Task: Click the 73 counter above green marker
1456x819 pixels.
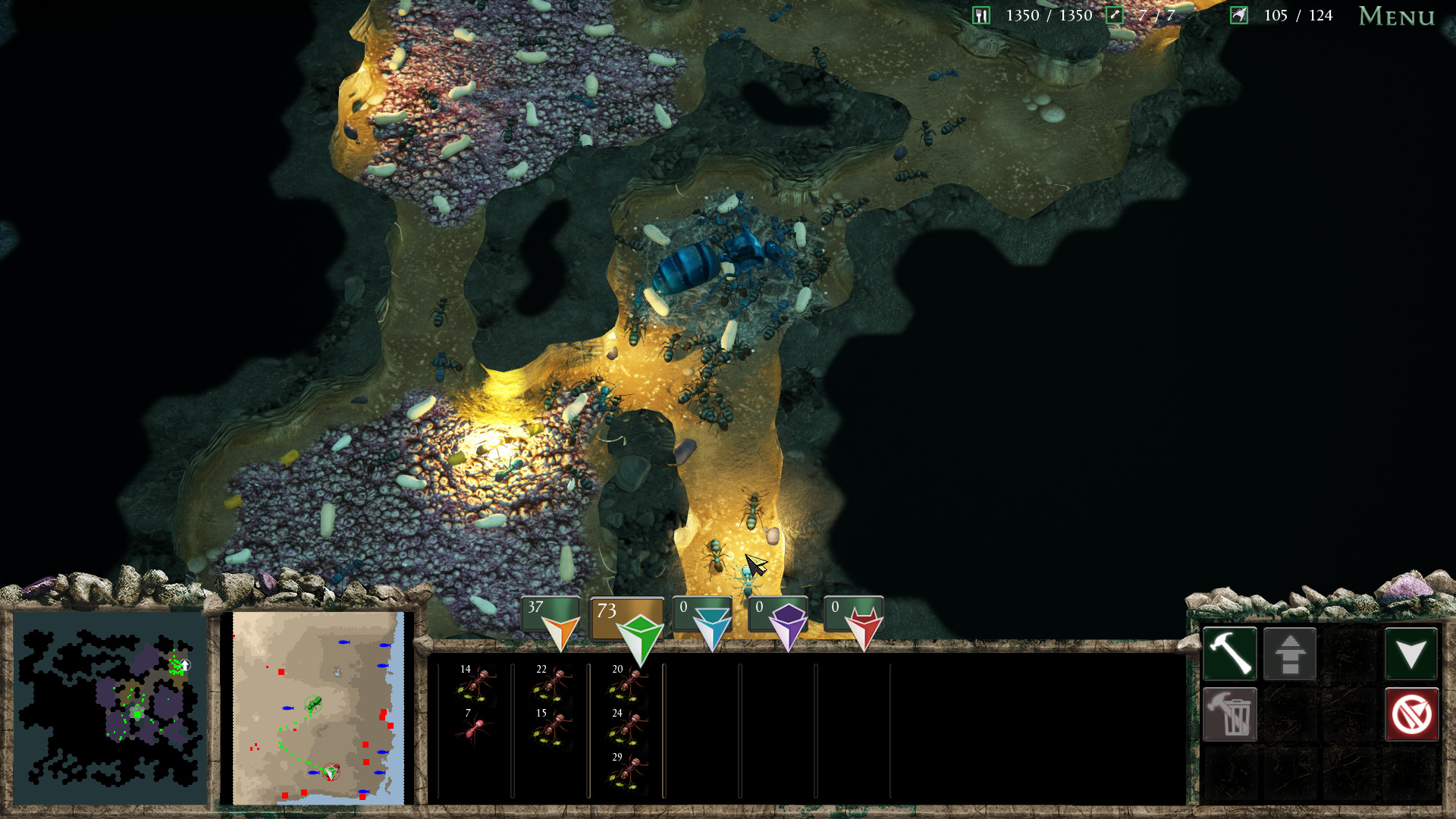Action: [606, 611]
